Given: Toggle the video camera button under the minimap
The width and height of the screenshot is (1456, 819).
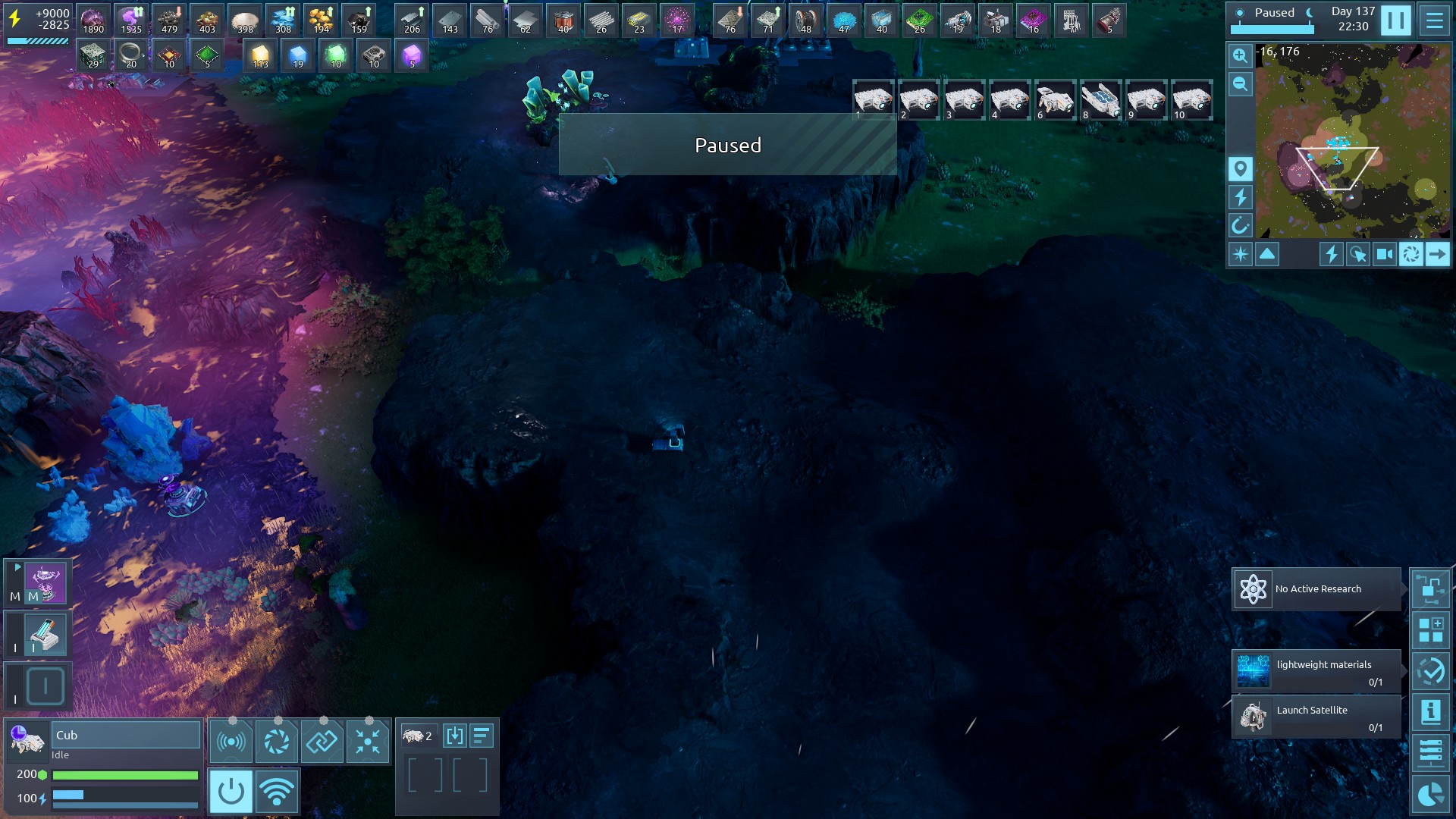Looking at the screenshot, I should click(1384, 255).
